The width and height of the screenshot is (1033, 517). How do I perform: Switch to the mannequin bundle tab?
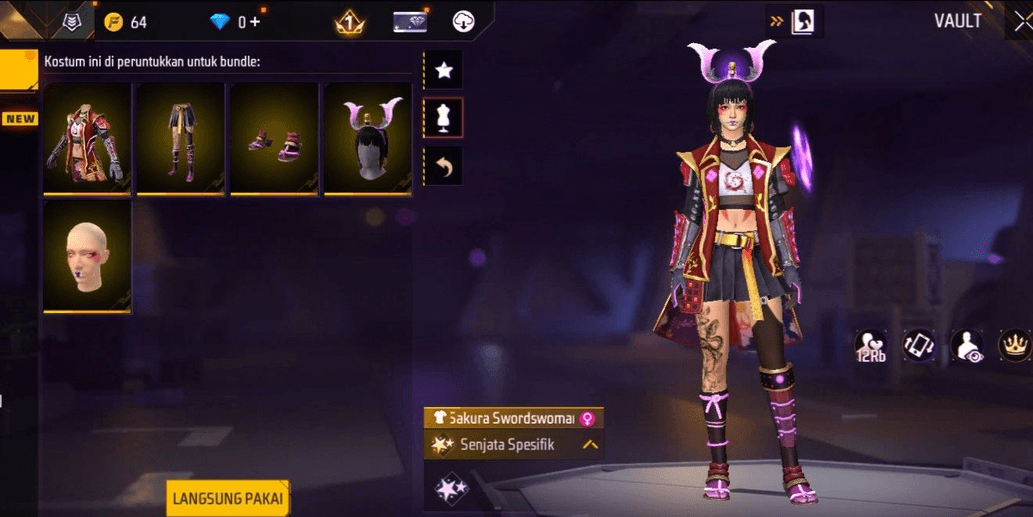(443, 117)
